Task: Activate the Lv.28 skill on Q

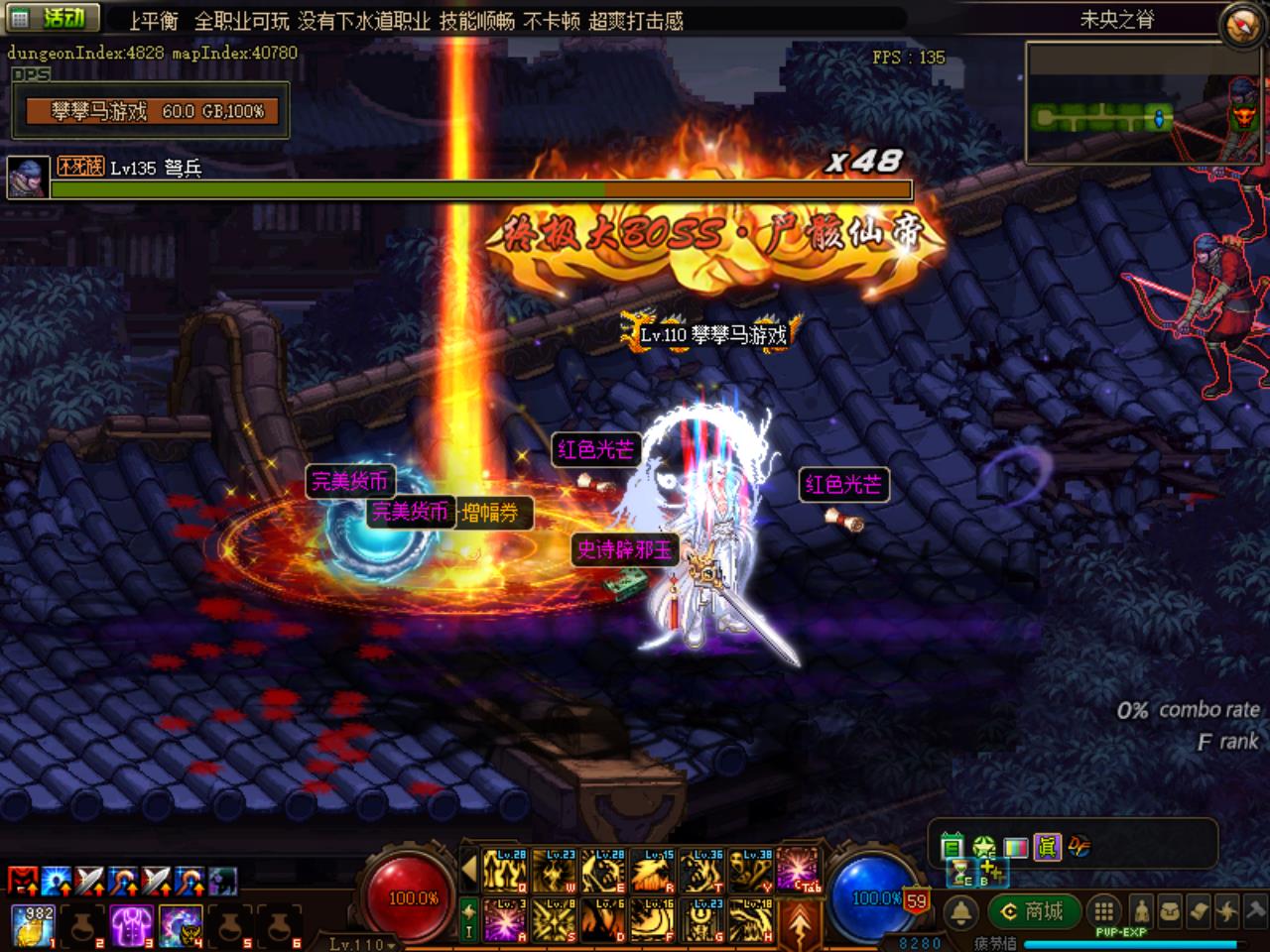Action: pyautogui.click(x=505, y=871)
